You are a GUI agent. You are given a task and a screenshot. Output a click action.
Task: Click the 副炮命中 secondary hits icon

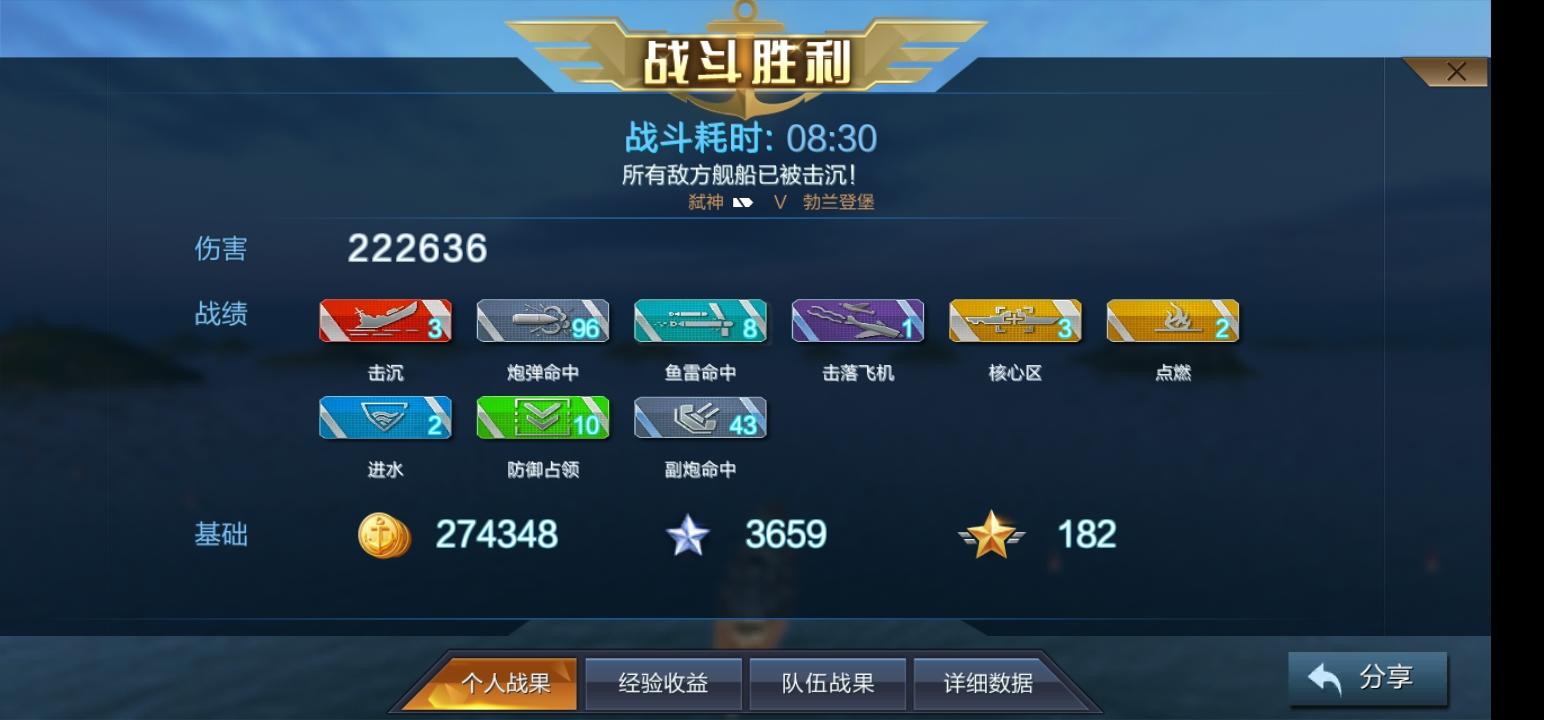pyautogui.click(x=700, y=419)
